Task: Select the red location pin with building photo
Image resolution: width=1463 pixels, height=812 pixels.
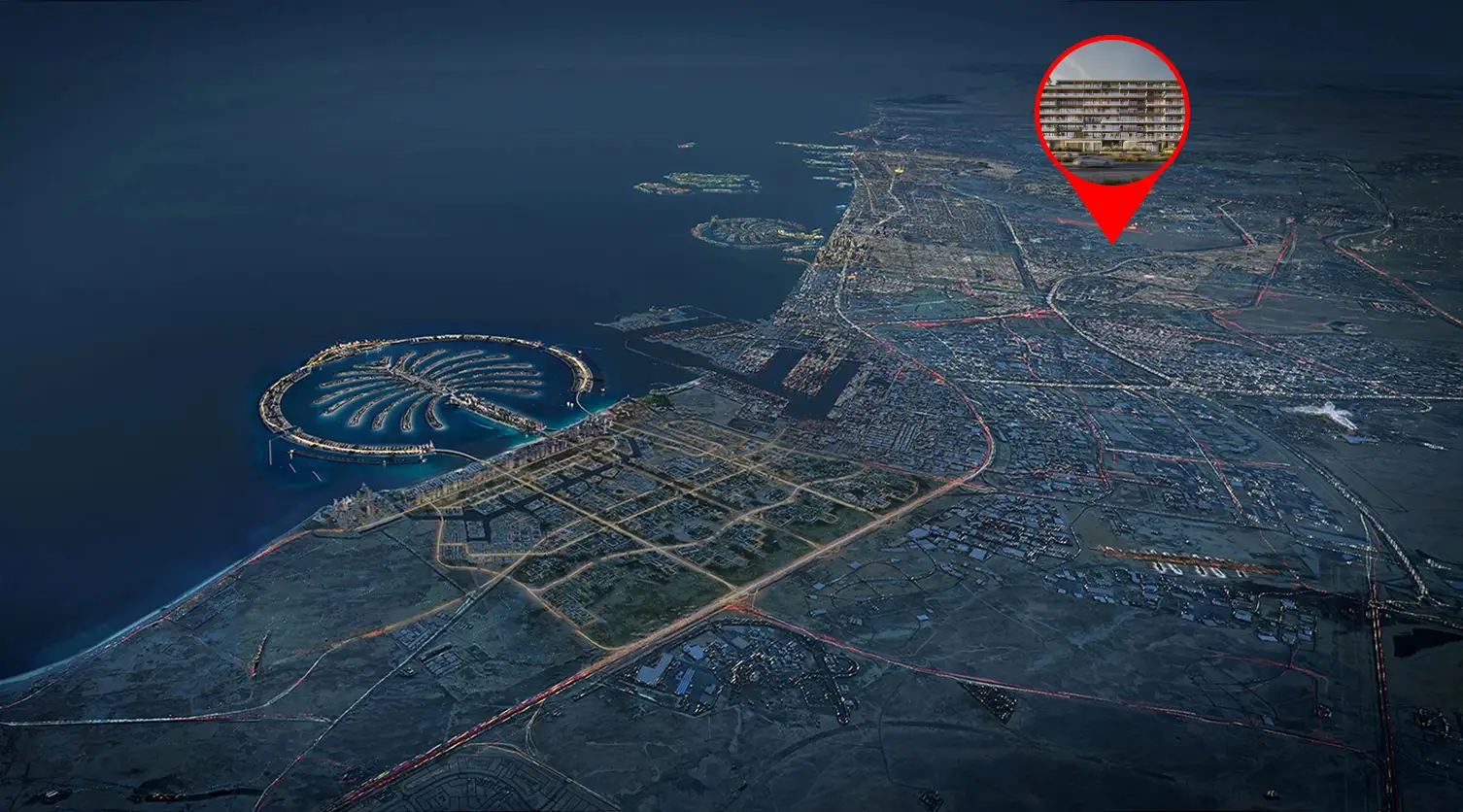Action: click(x=1111, y=112)
